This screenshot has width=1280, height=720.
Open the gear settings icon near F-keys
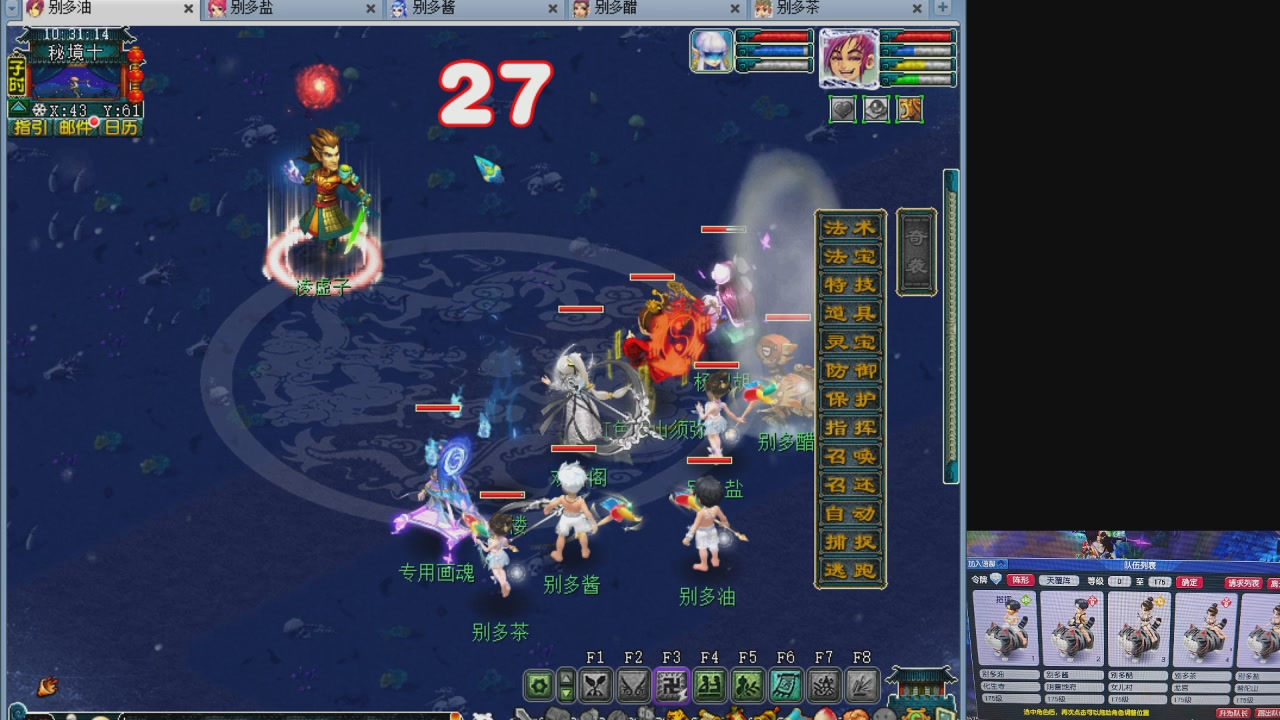537,686
